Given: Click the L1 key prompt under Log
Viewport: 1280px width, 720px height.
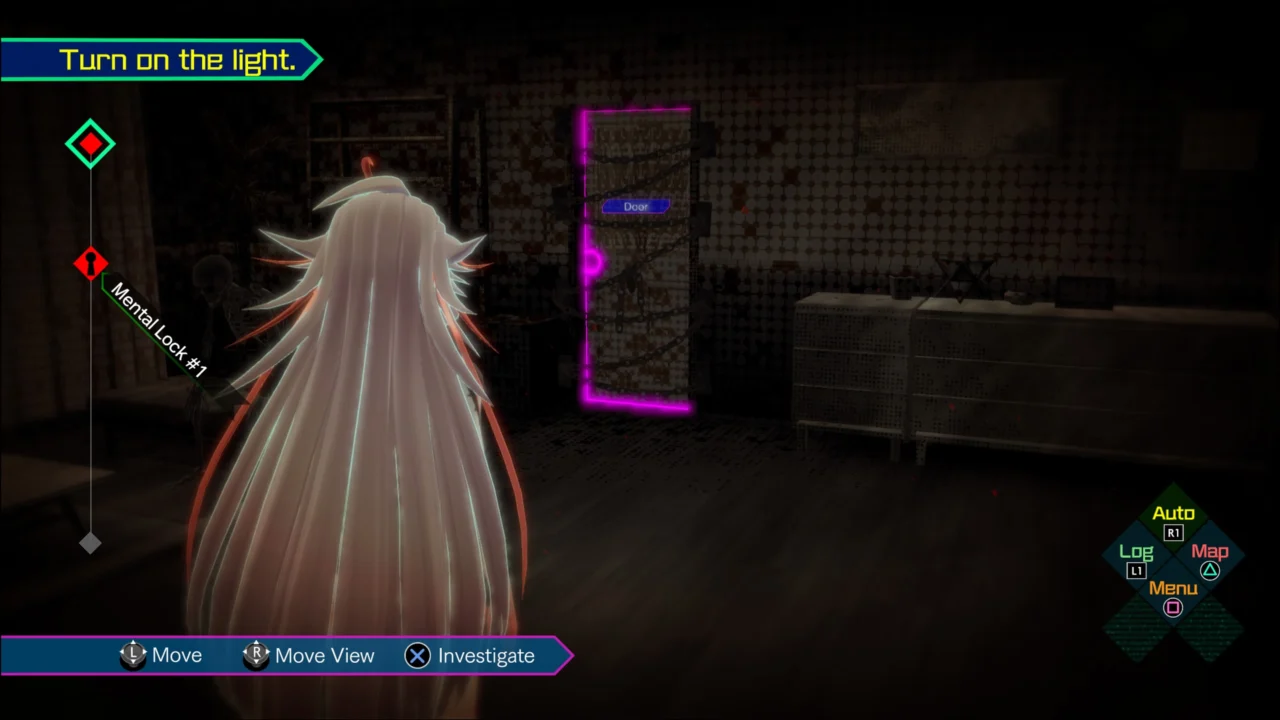Looking at the screenshot, I should tap(1136, 571).
